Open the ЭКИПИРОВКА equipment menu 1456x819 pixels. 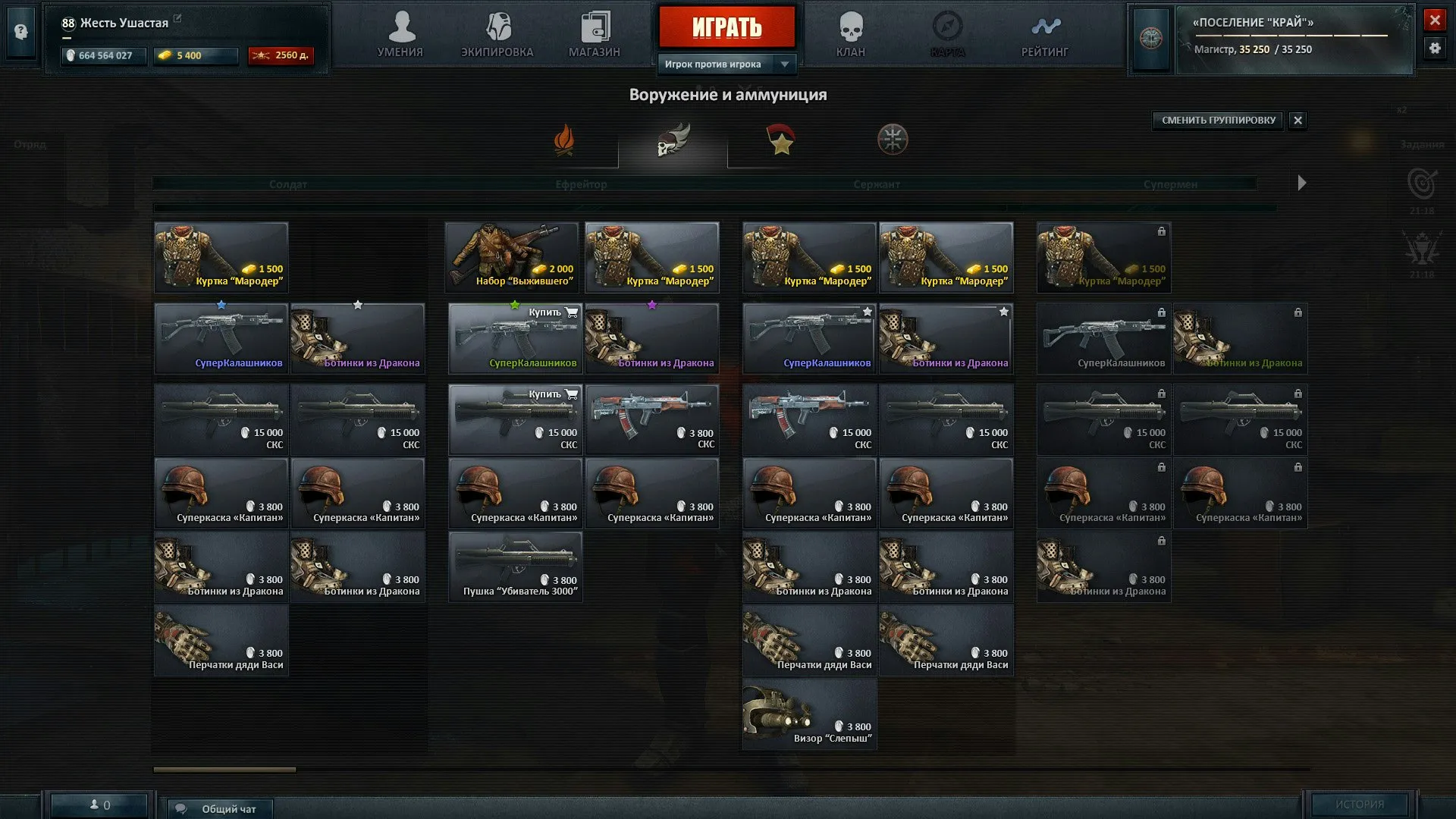[497, 36]
